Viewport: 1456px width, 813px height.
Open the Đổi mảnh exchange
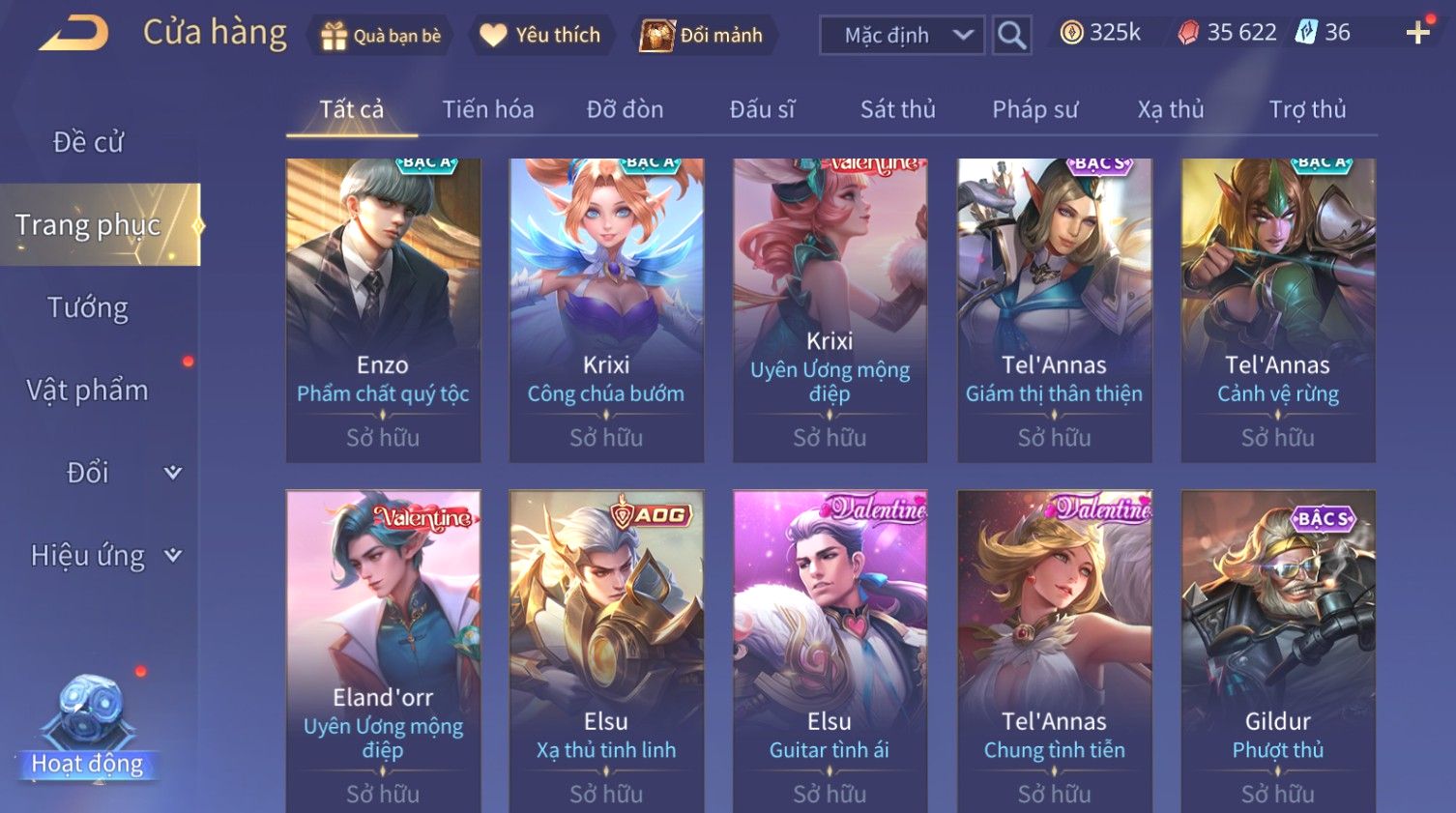coord(703,36)
